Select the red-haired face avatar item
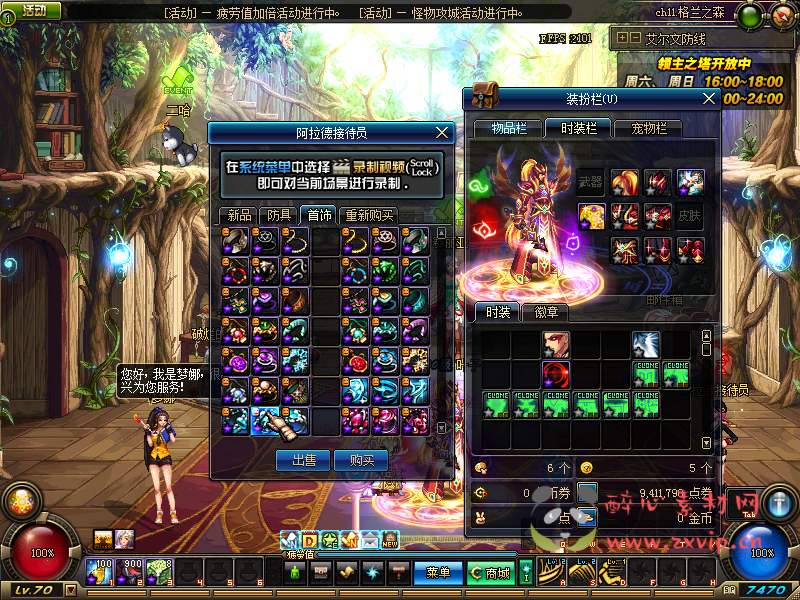The width and height of the screenshot is (800, 600). tap(556, 346)
